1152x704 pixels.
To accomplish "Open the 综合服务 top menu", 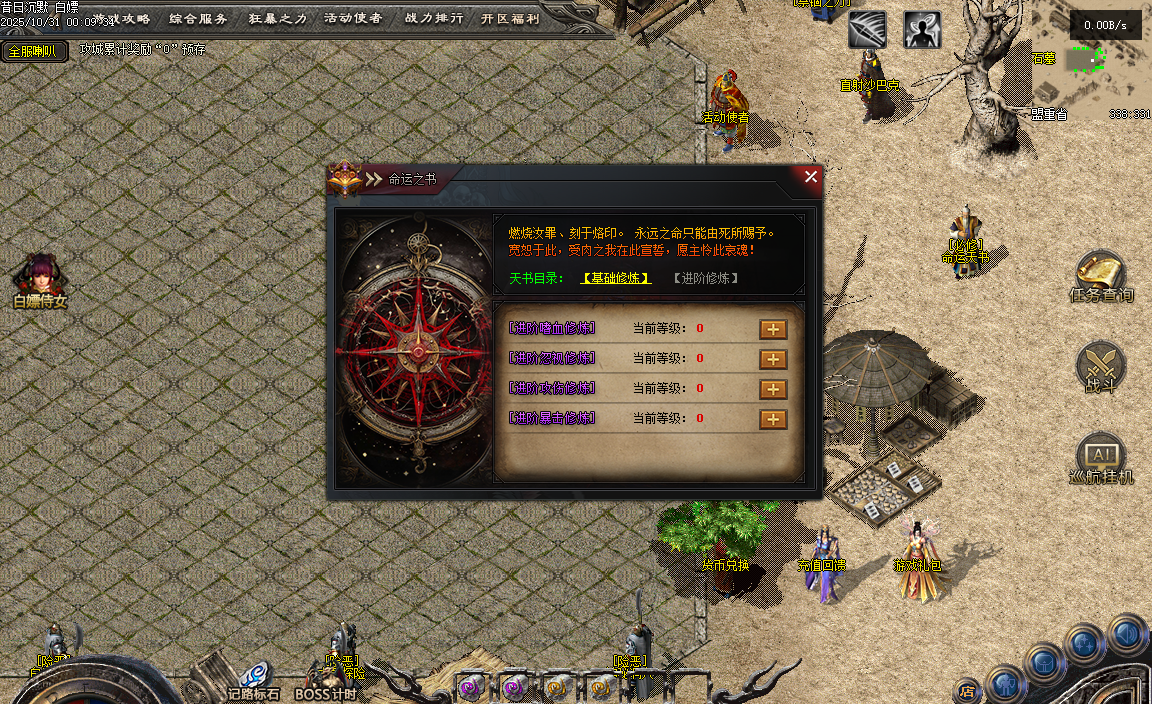I will [198, 18].
